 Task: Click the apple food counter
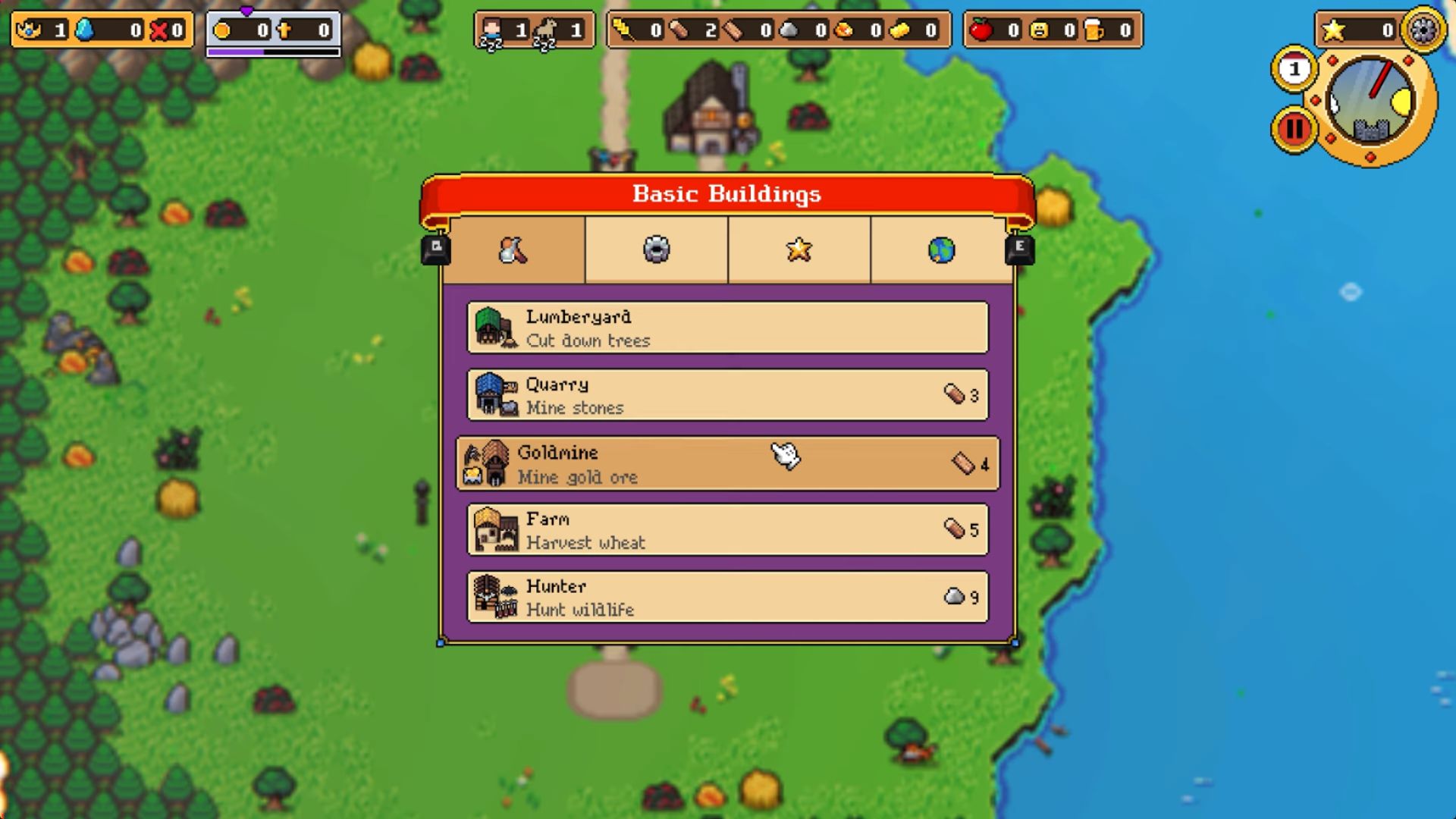coord(986,30)
